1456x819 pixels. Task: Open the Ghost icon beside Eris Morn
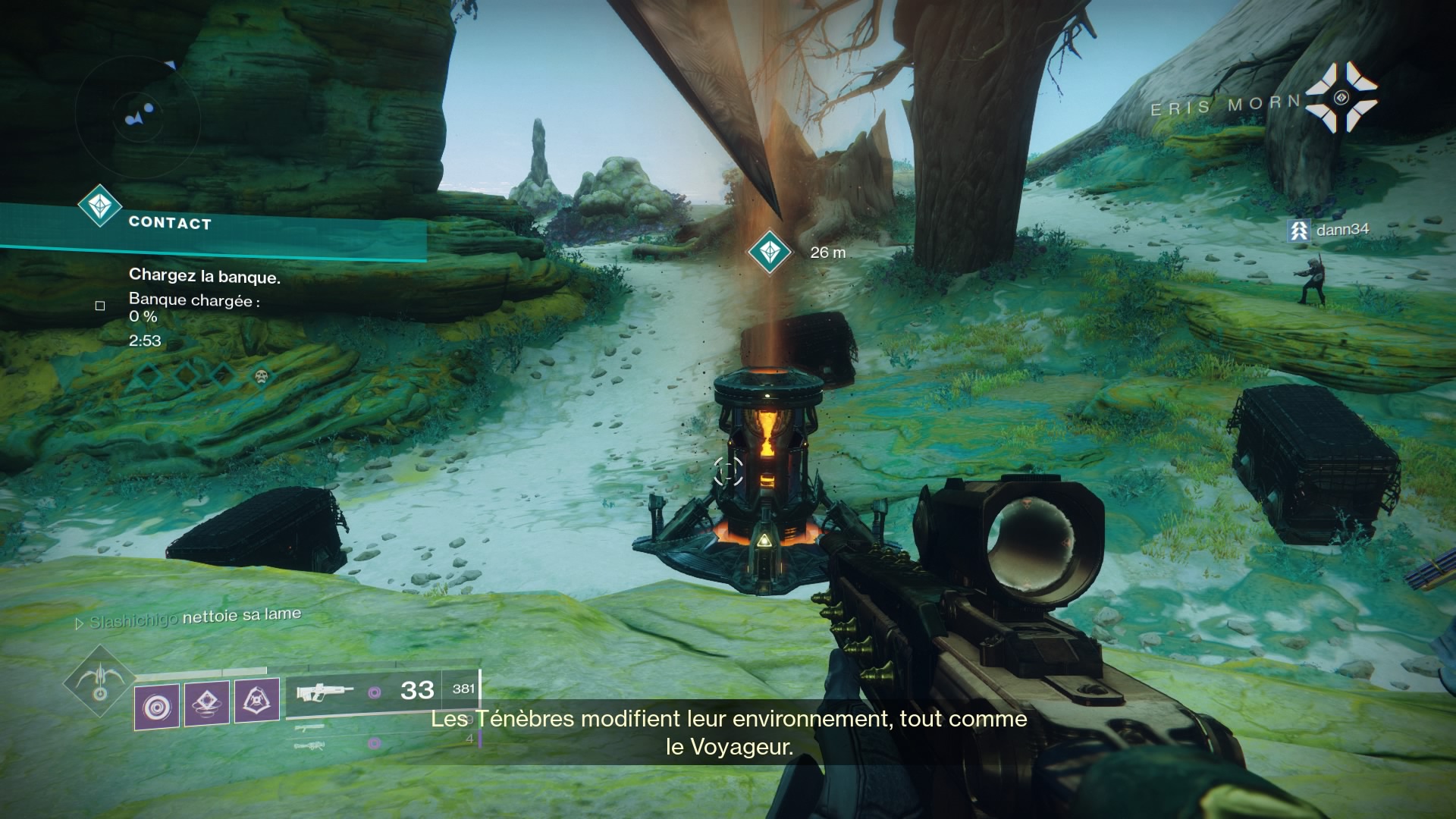pos(1341,98)
